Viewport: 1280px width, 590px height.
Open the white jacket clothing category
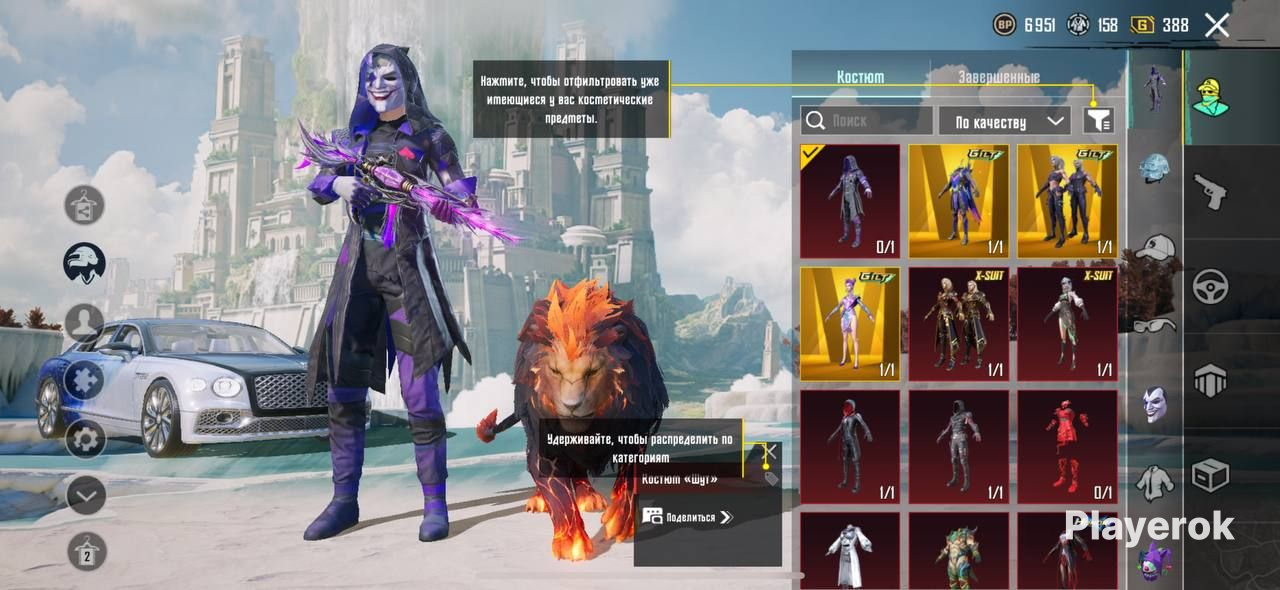coord(1155,481)
